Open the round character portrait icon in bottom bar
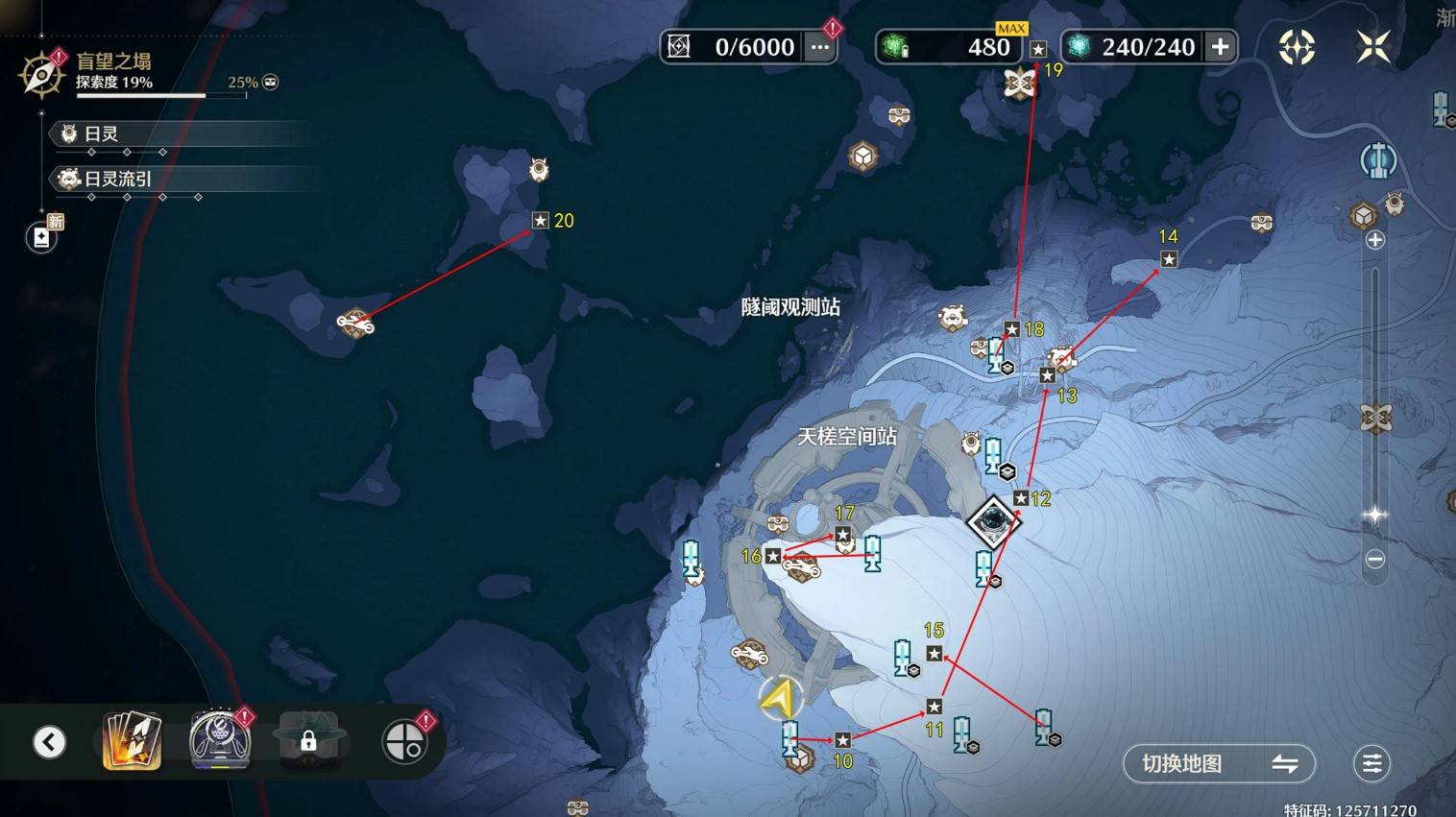 [220, 740]
